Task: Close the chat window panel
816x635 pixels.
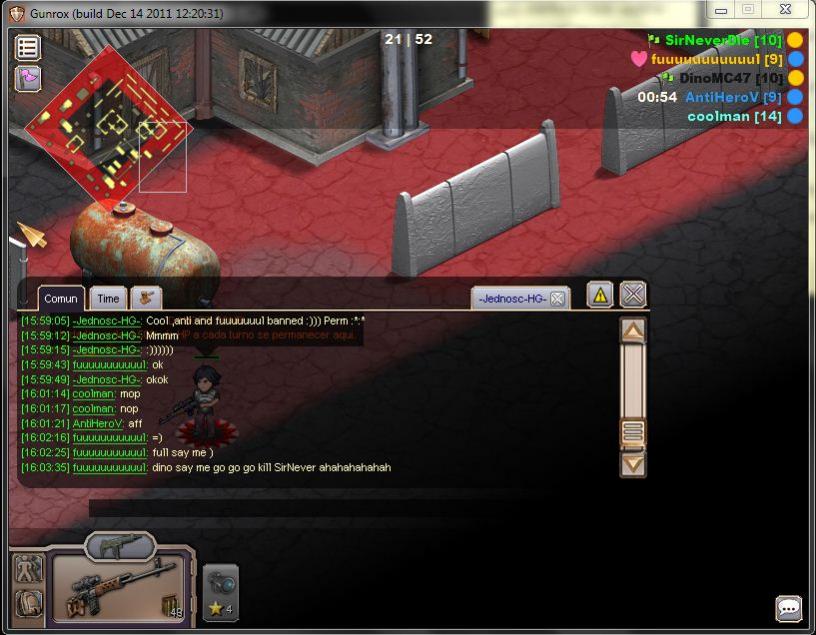Action: coord(633,294)
